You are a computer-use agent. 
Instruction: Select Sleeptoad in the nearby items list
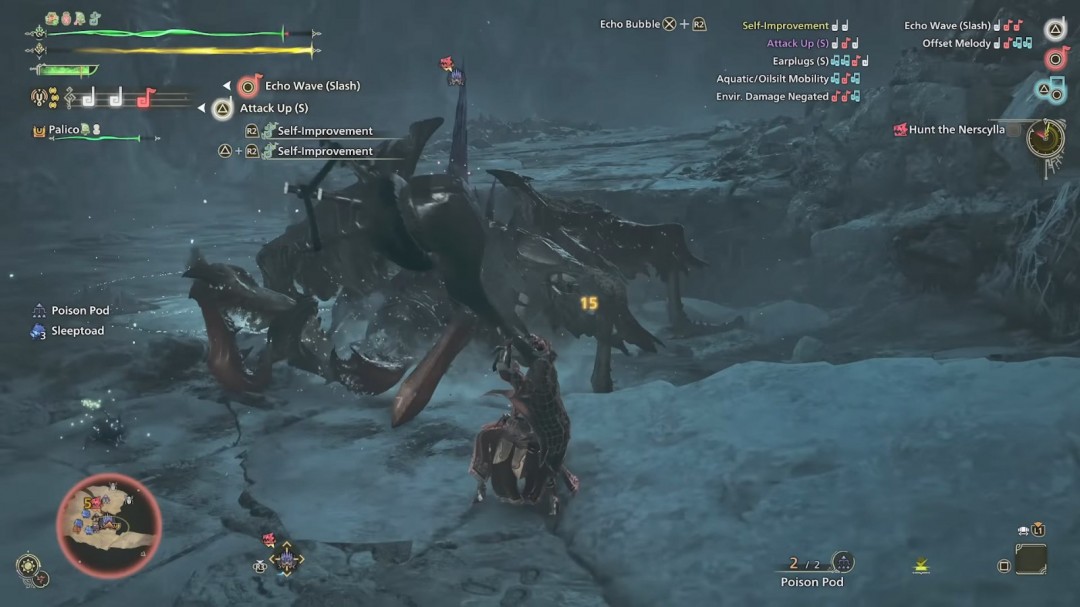(77, 331)
